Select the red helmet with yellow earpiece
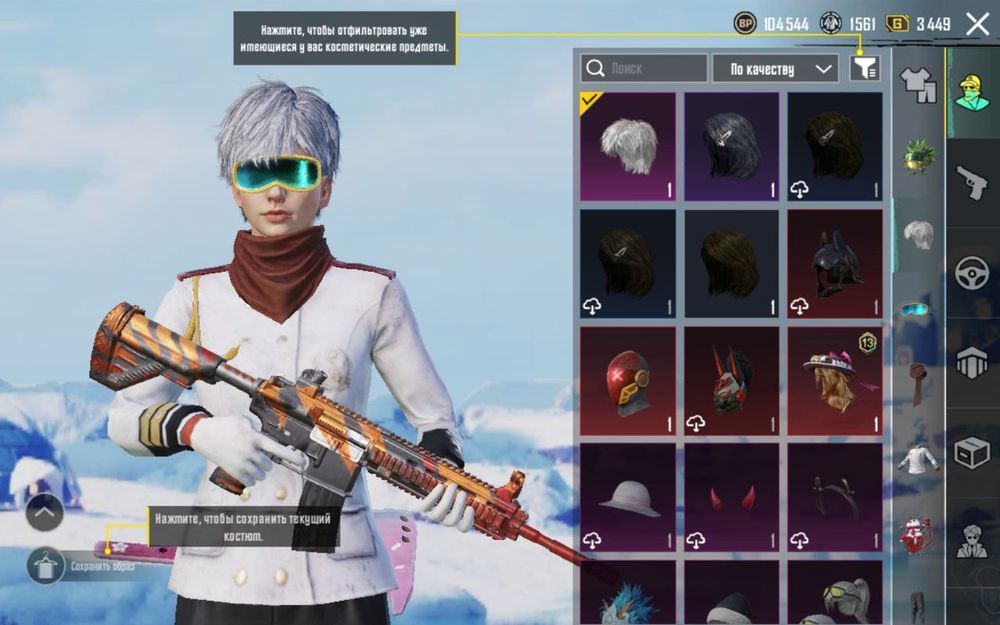The height and width of the screenshot is (625, 1000). [628, 381]
